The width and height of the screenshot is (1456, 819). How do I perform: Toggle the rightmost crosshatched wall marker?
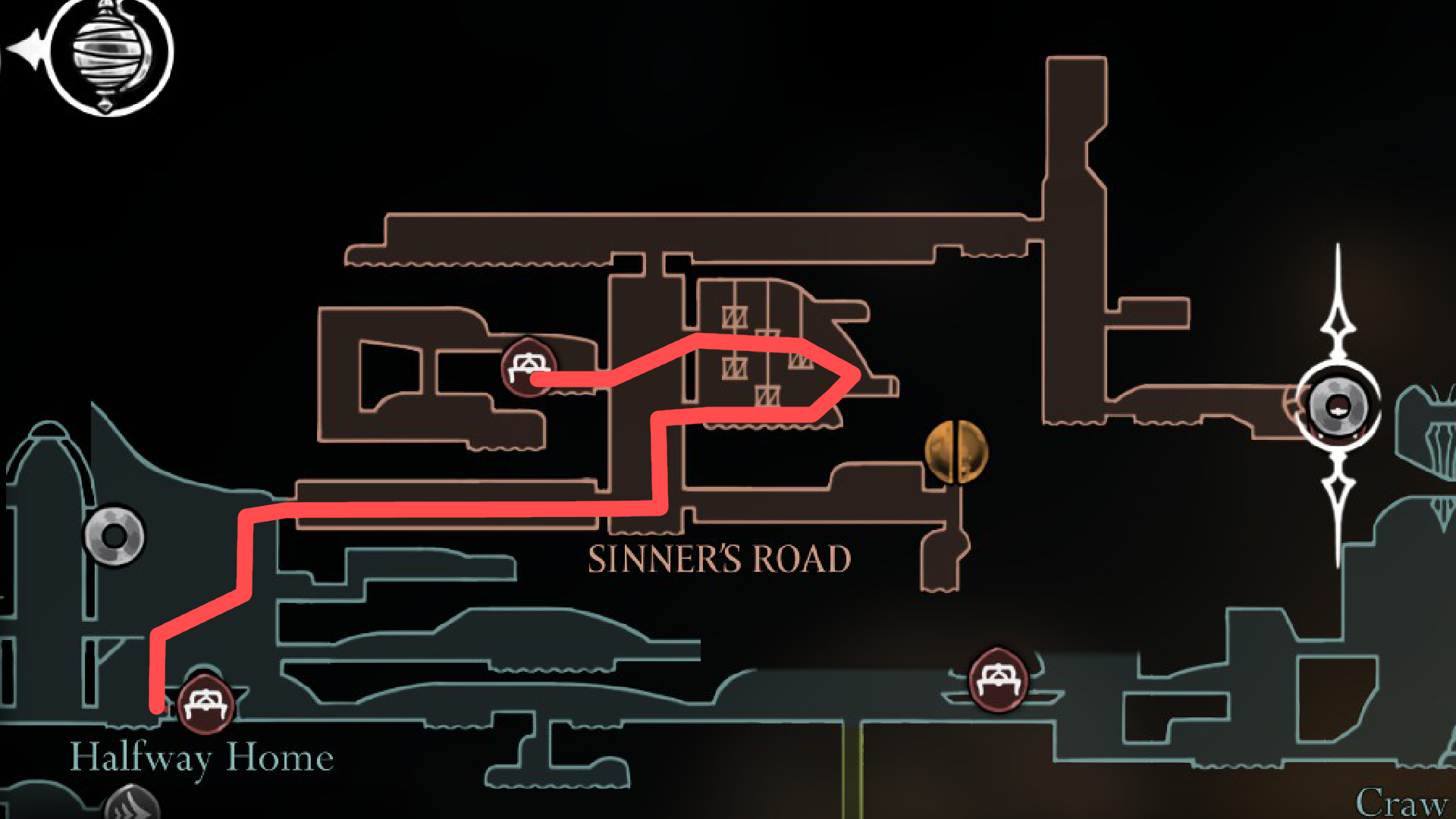click(x=800, y=364)
